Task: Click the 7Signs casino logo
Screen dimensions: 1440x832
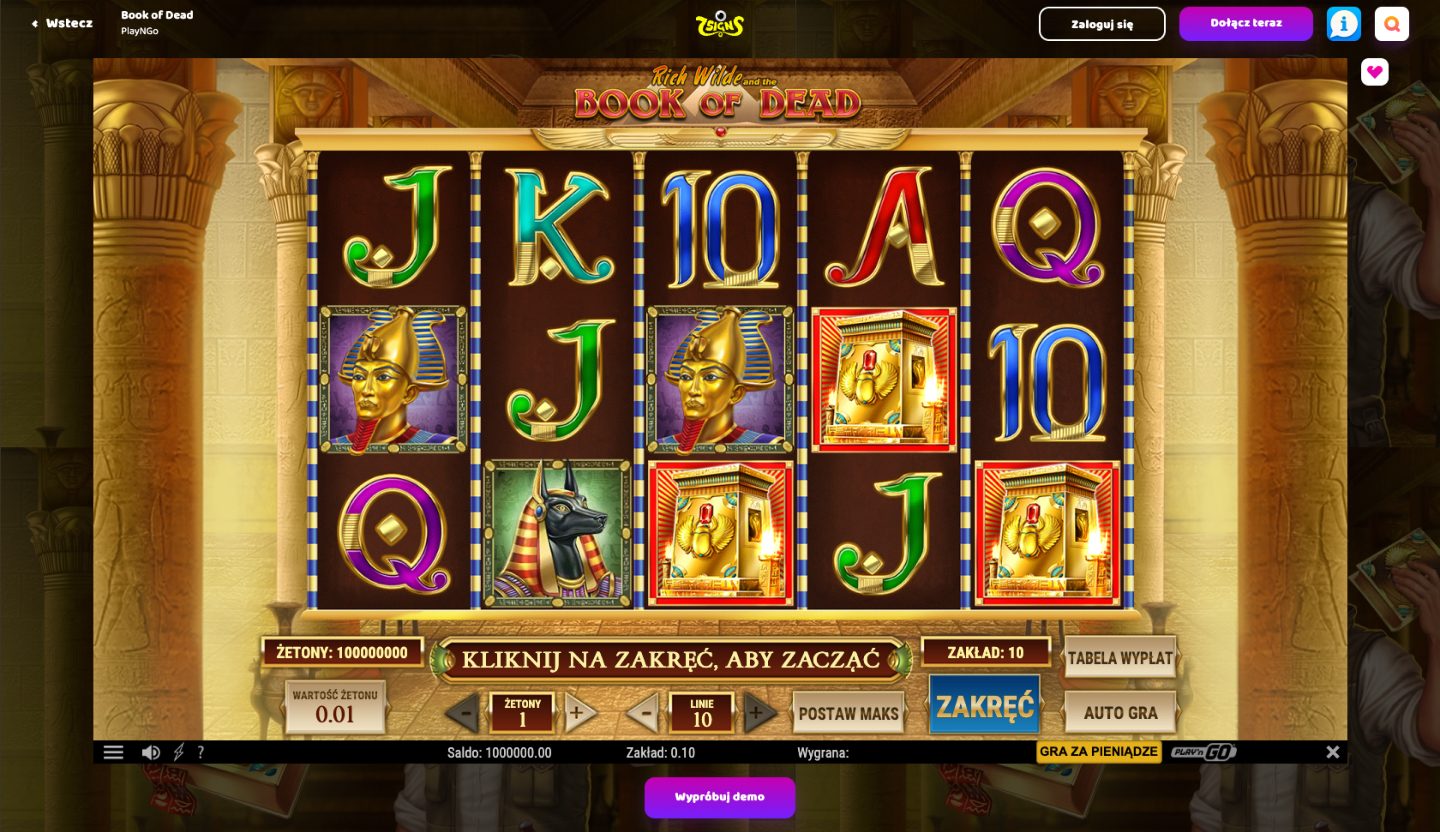Action: [x=719, y=23]
